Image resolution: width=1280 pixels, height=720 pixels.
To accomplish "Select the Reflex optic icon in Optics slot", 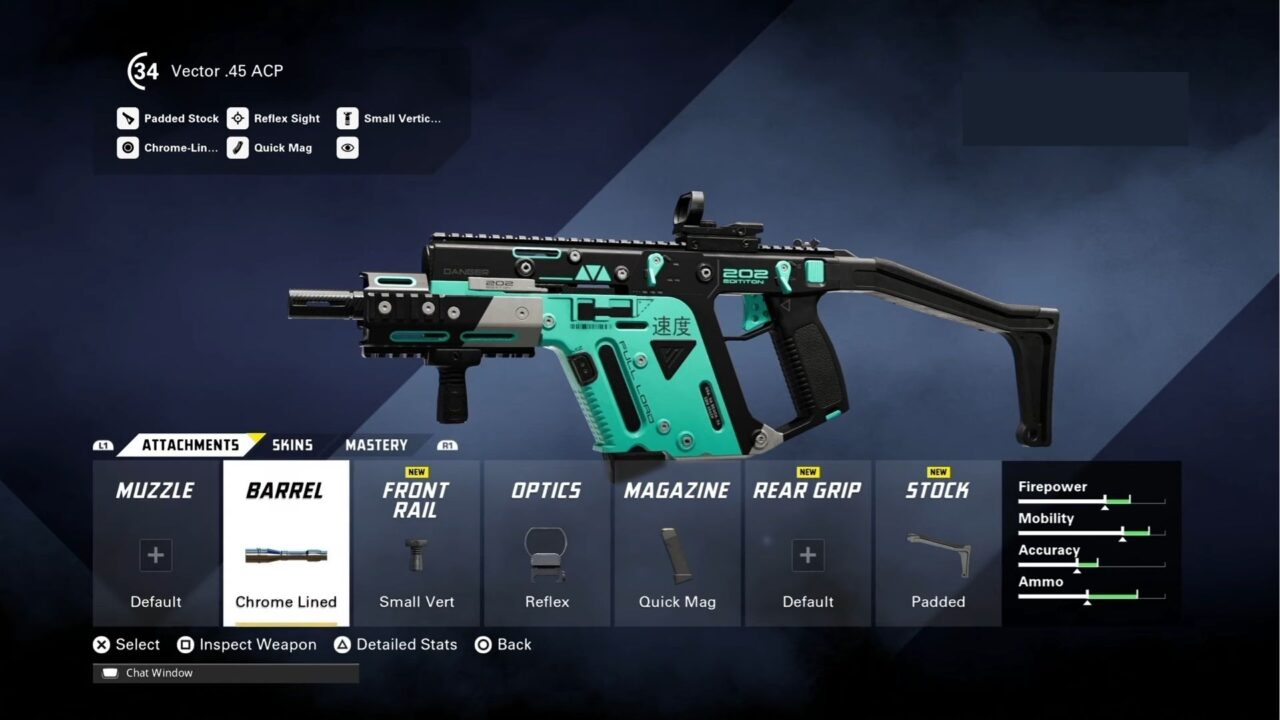I will pyautogui.click(x=546, y=556).
